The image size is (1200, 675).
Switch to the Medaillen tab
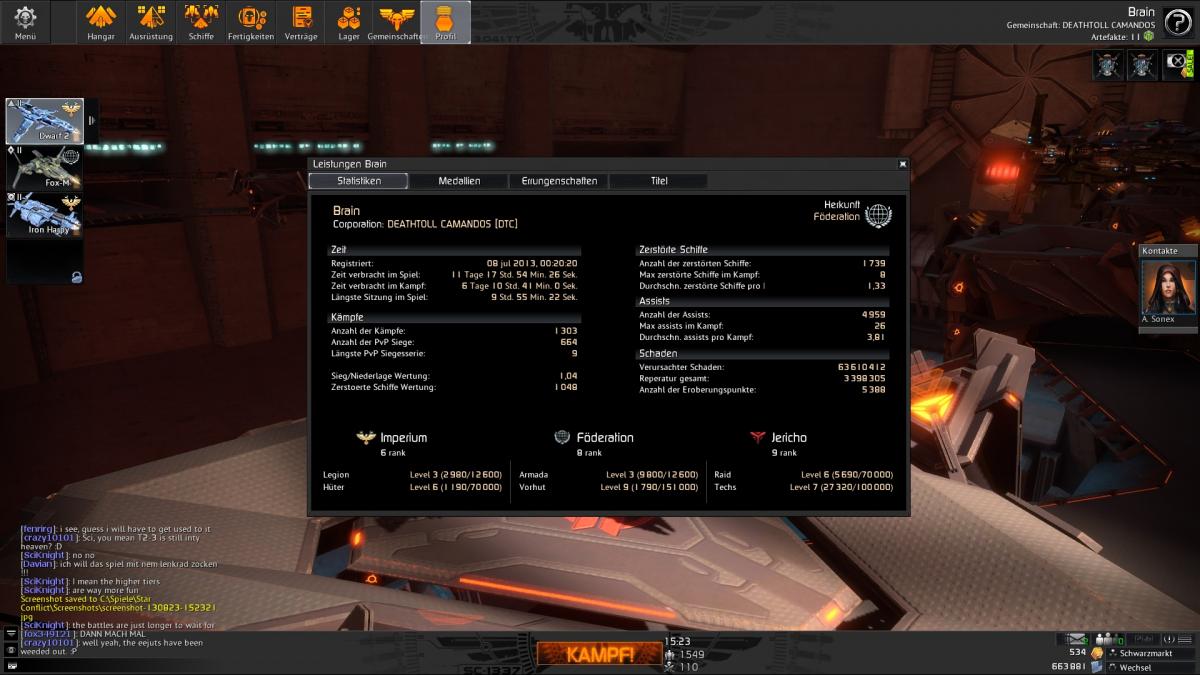pos(459,181)
